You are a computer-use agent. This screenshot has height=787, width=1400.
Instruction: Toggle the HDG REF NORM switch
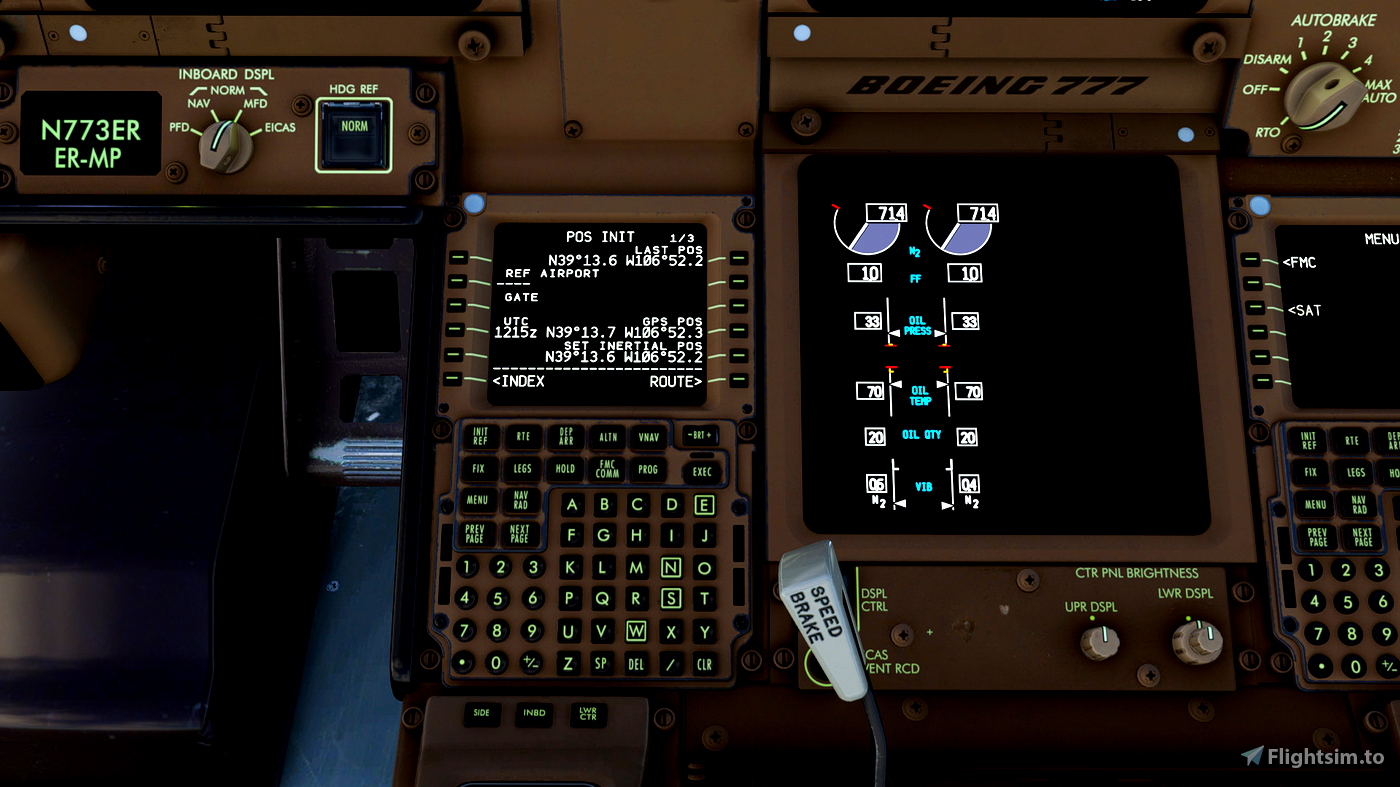pyautogui.click(x=352, y=128)
